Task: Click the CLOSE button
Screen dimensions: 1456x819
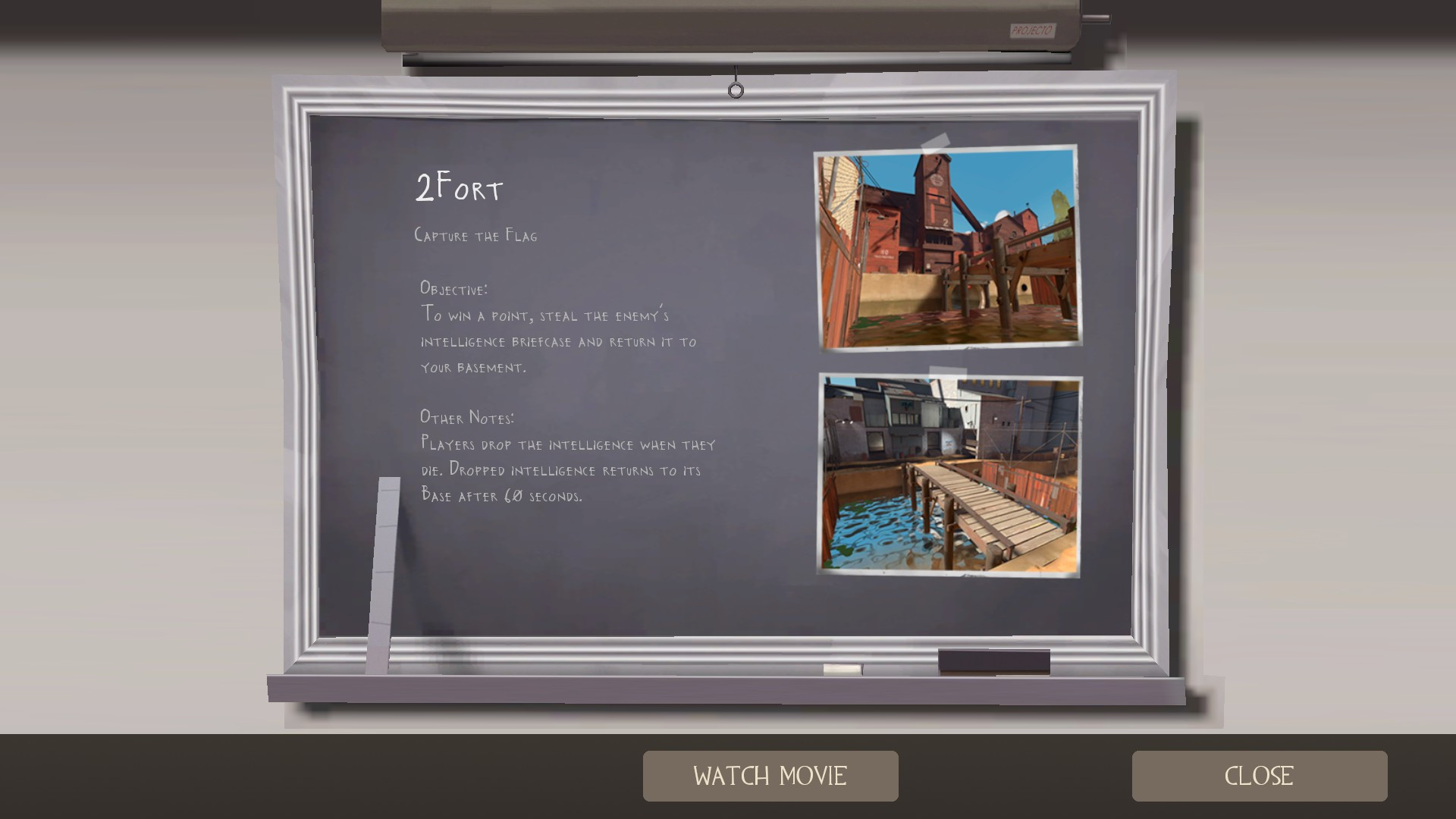Action: point(1259,776)
